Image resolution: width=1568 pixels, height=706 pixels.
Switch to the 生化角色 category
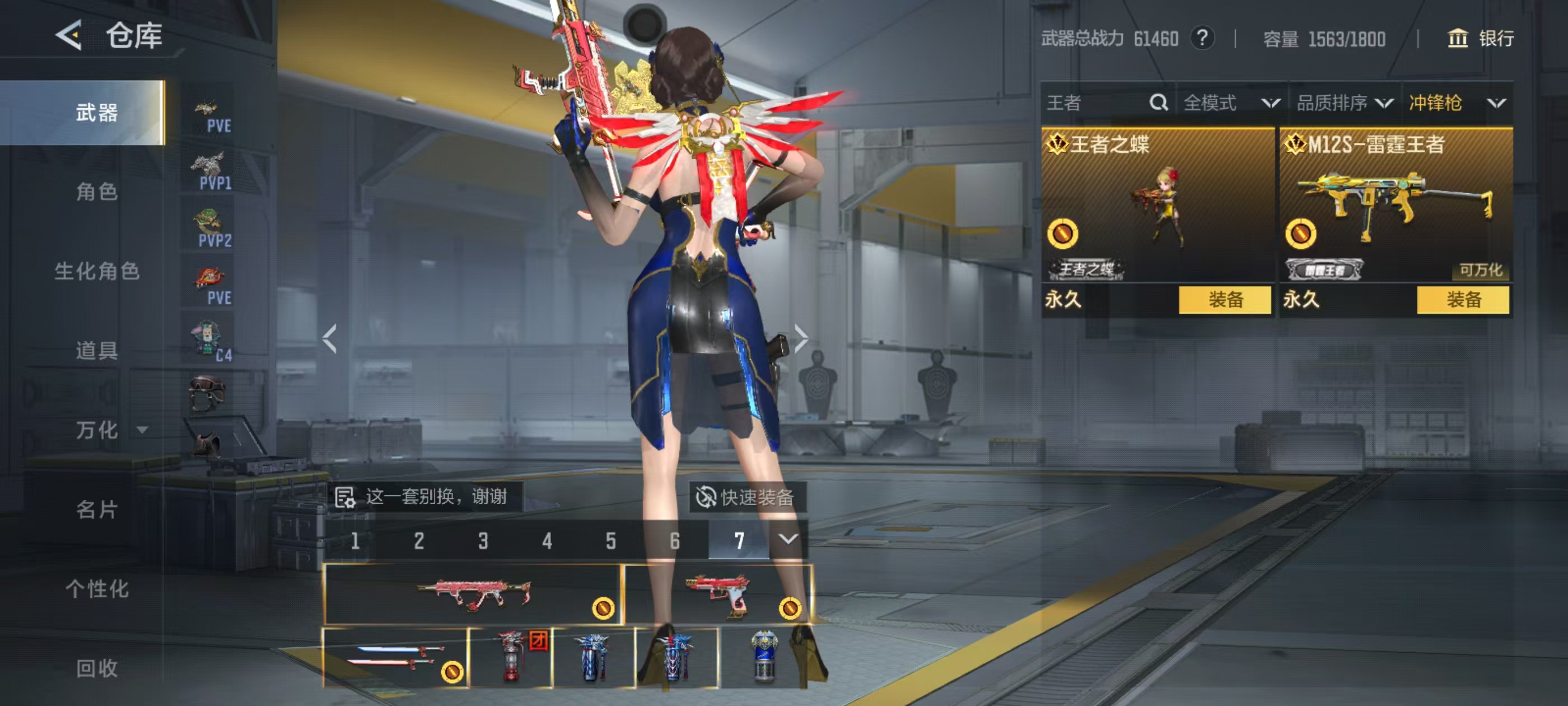click(x=97, y=271)
